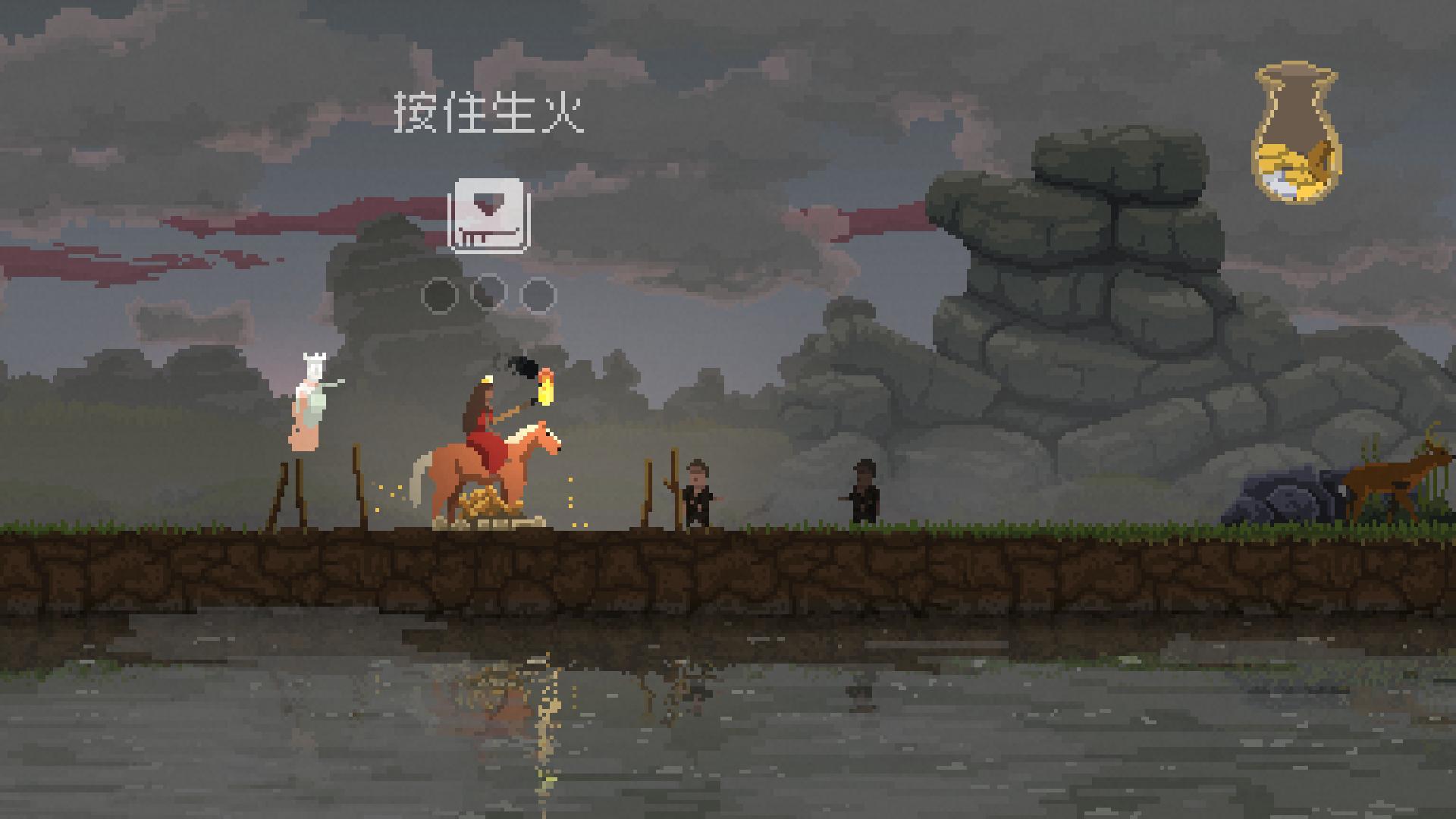Screen dimensions: 1456x819
Task: Select the mouse-button prompt icon
Action: (x=488, y=215)
